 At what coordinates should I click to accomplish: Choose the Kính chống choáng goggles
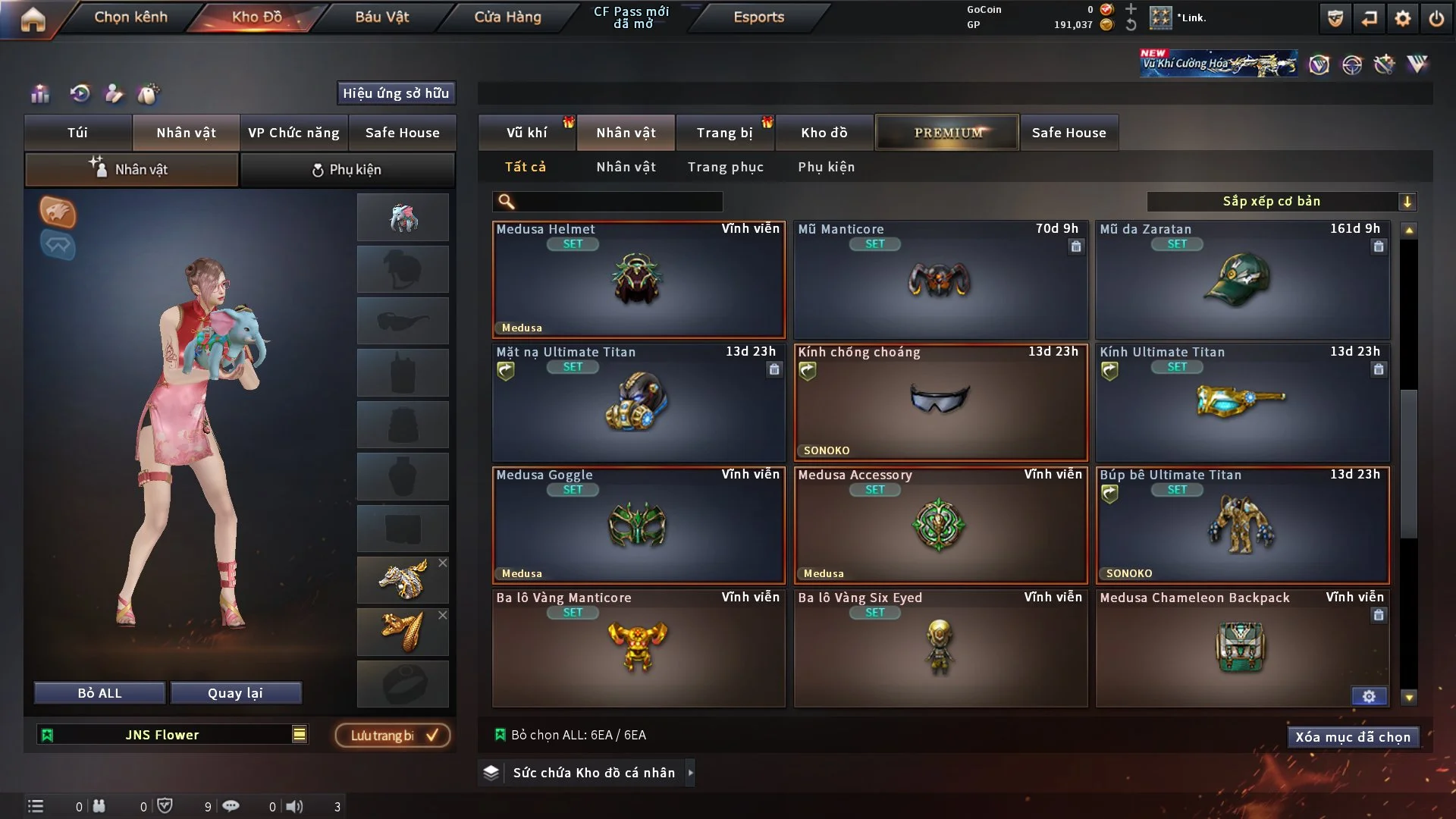[940, 403]
